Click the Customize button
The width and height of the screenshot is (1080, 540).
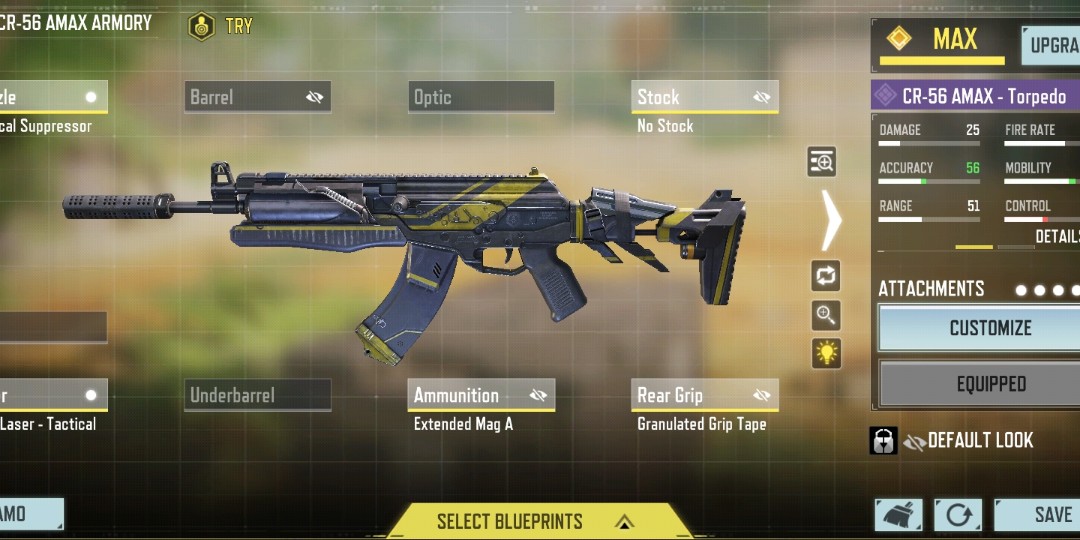click(988, 328)
